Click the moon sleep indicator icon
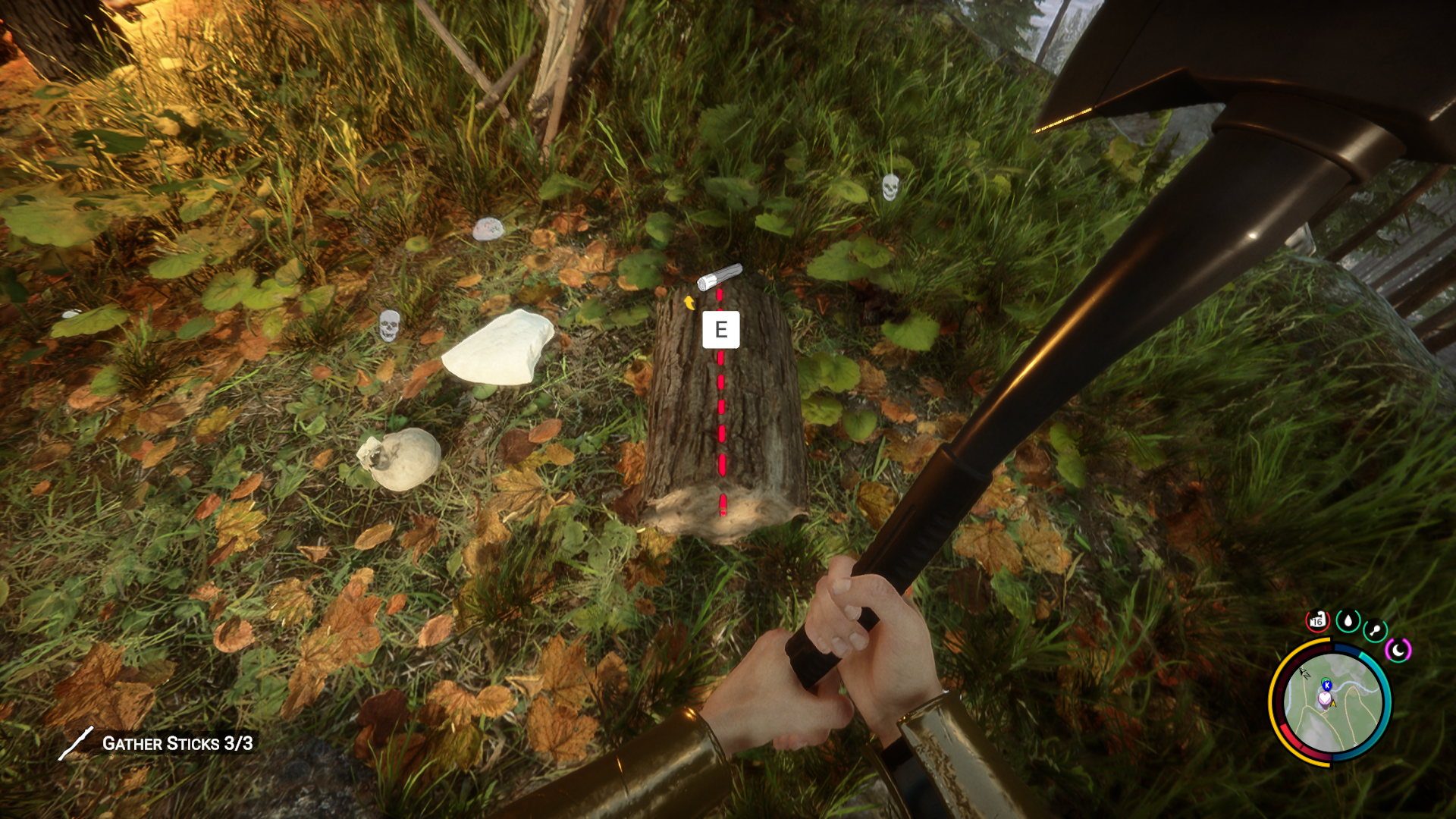1456x819 pixels. [1399, 649]
